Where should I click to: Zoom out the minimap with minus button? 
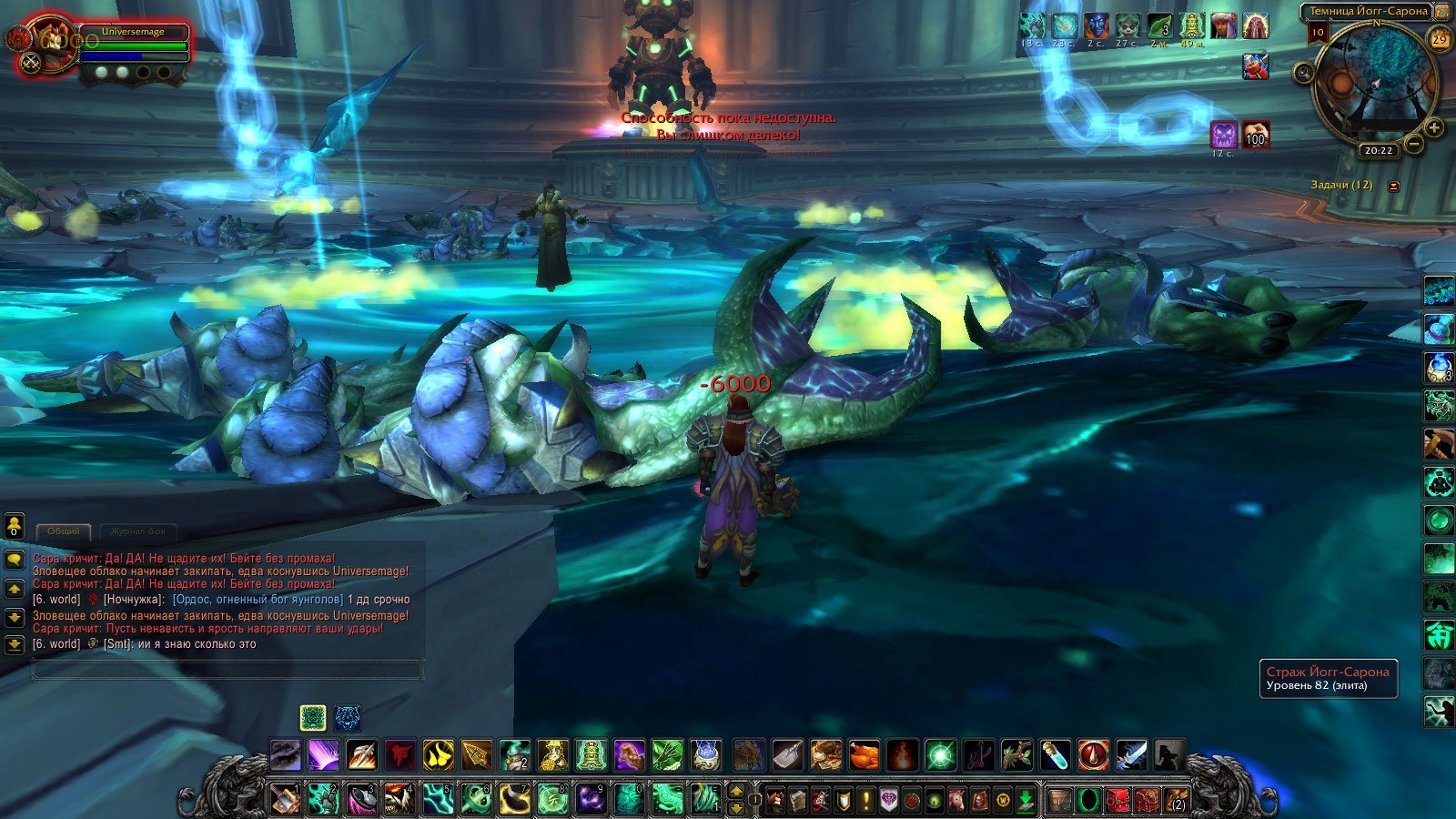(x=1414, y=144)
